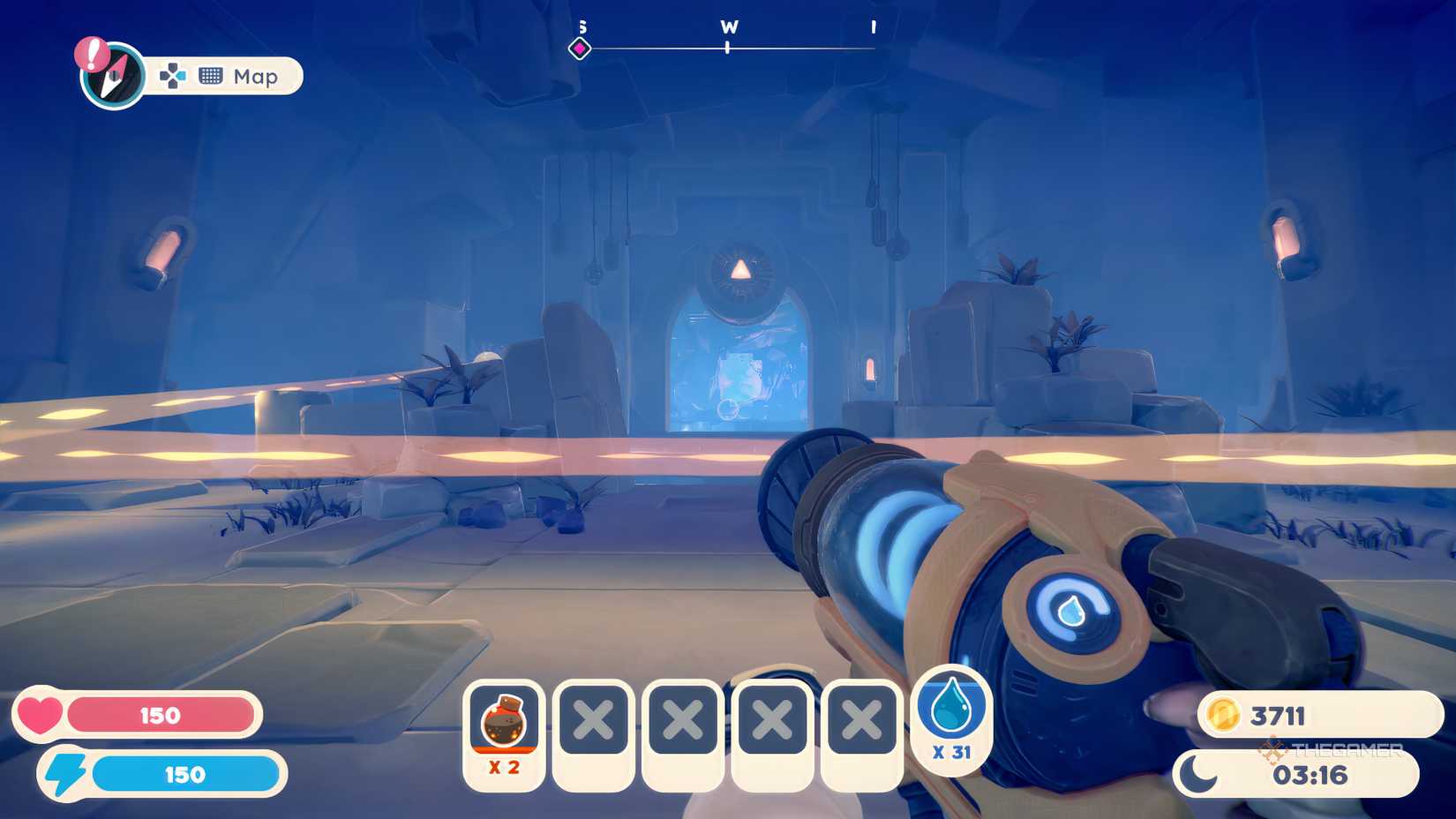Click the pink diamond waypoint on the compass bar
The image size is (1456, 819).
(x=580, y=48)
